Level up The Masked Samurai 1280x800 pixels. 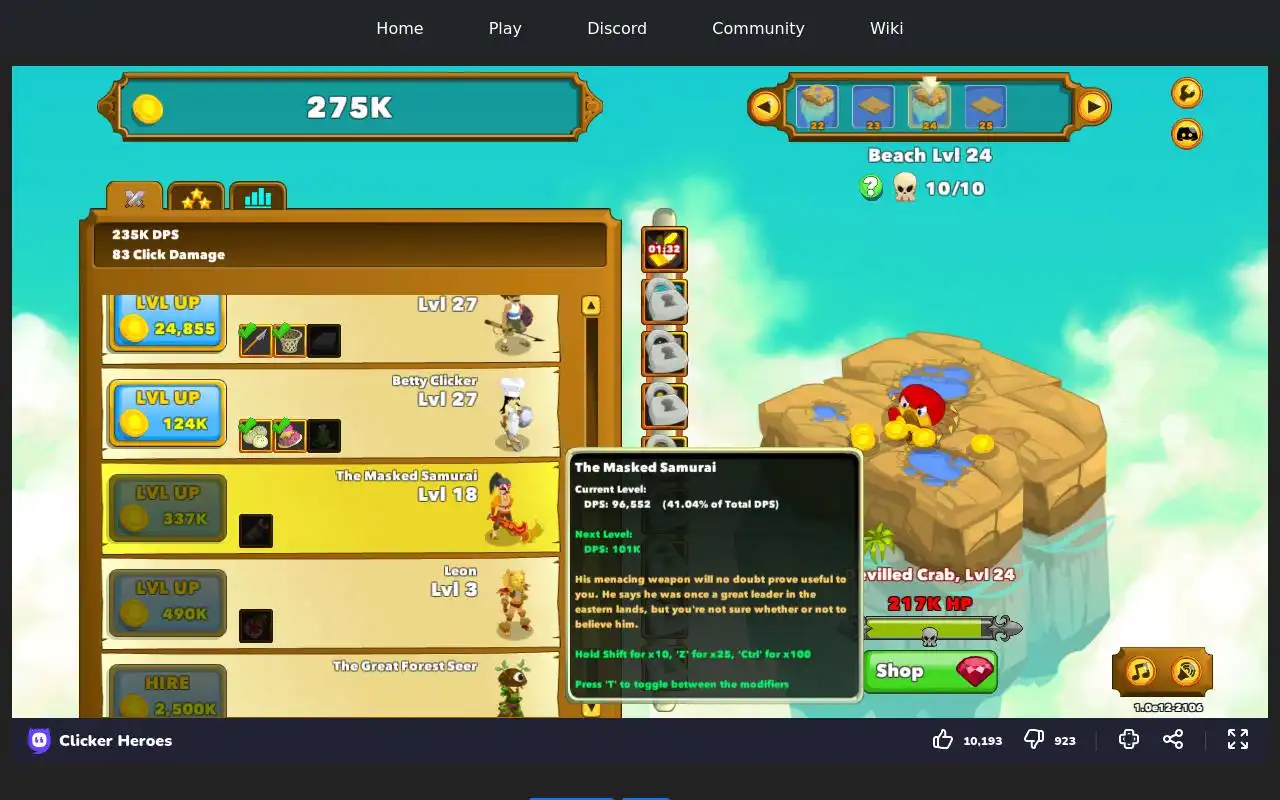pos(167,507)
